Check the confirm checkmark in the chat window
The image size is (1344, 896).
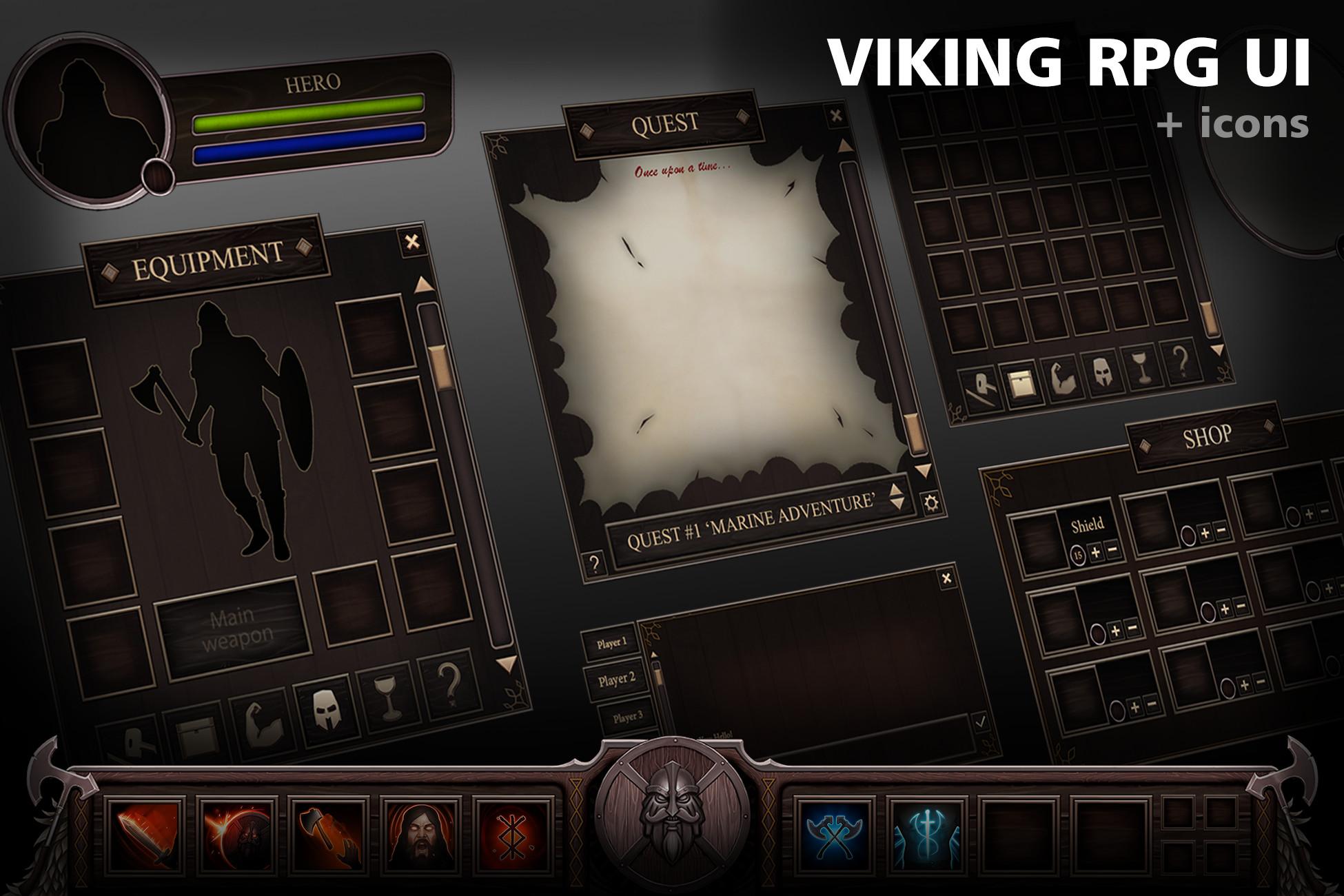[x=981, y=722]
